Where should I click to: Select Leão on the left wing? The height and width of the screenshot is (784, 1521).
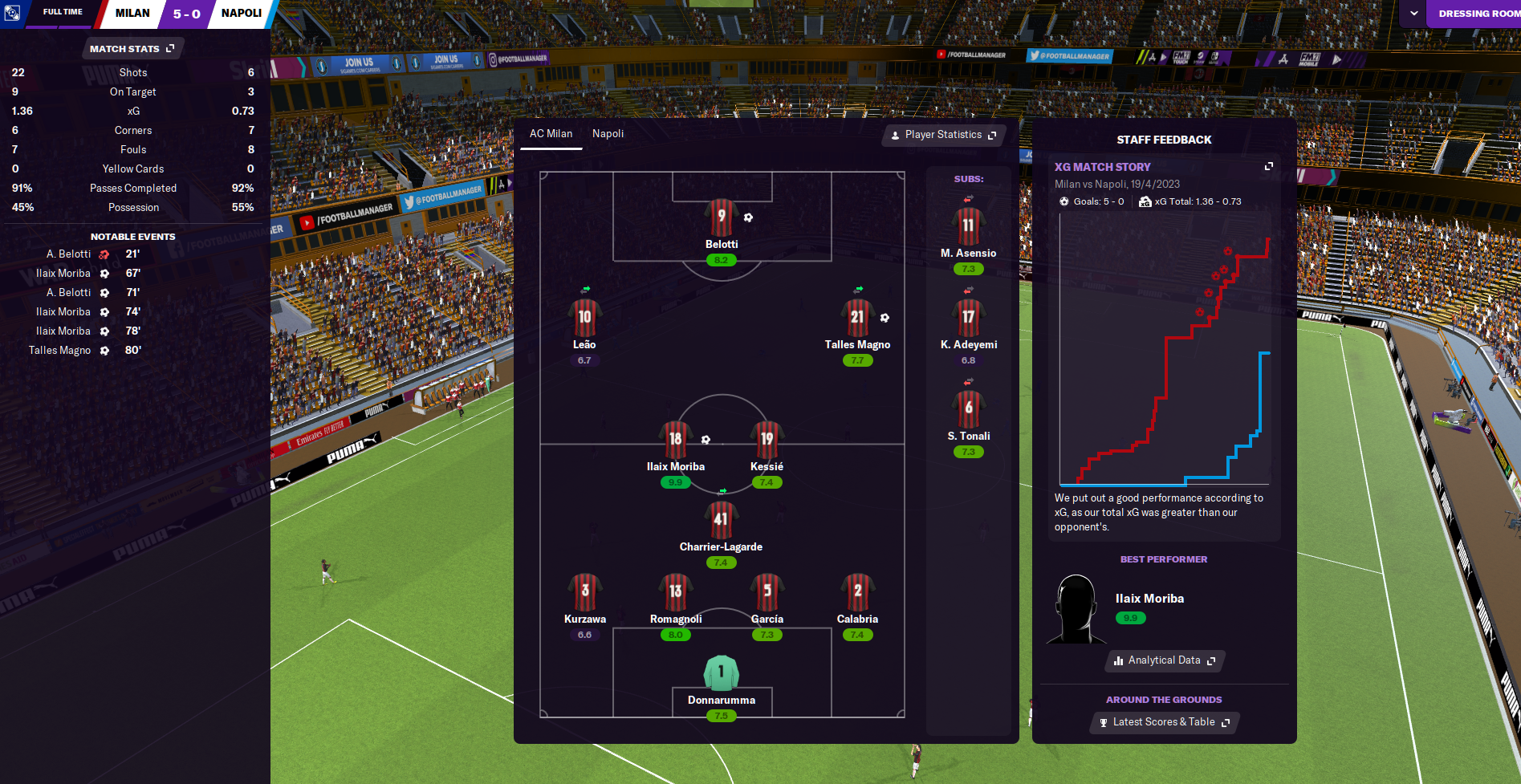point(584,318)
